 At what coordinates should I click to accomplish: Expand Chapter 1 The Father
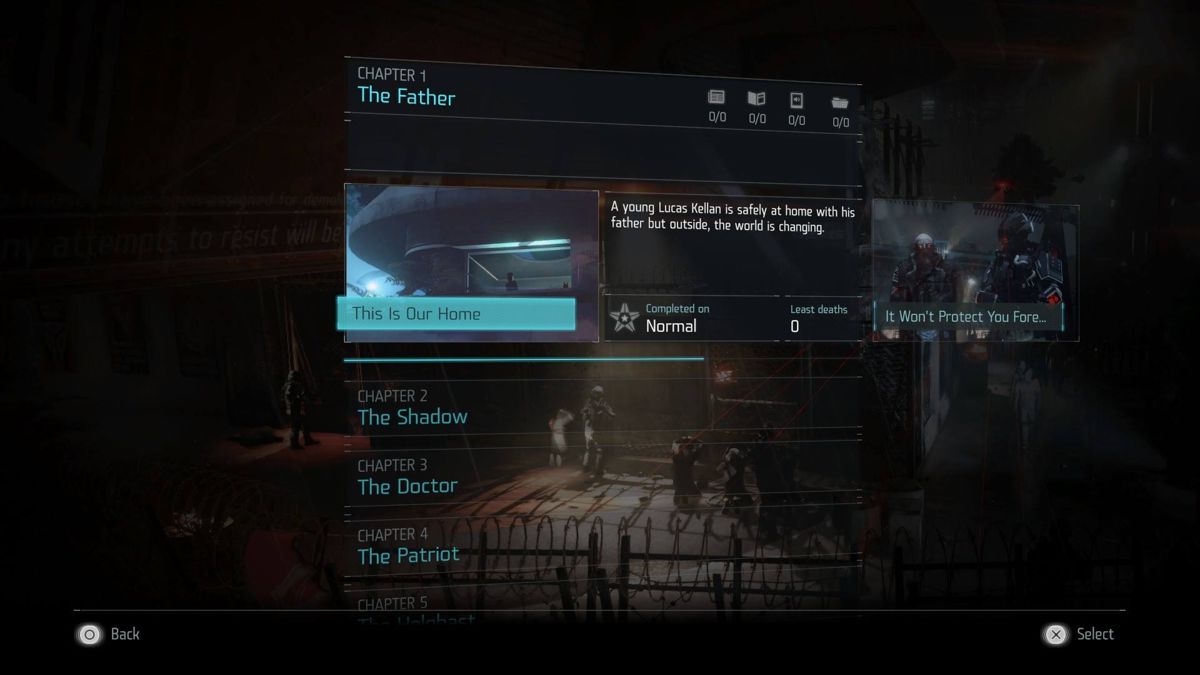click(x=406, y=88)
